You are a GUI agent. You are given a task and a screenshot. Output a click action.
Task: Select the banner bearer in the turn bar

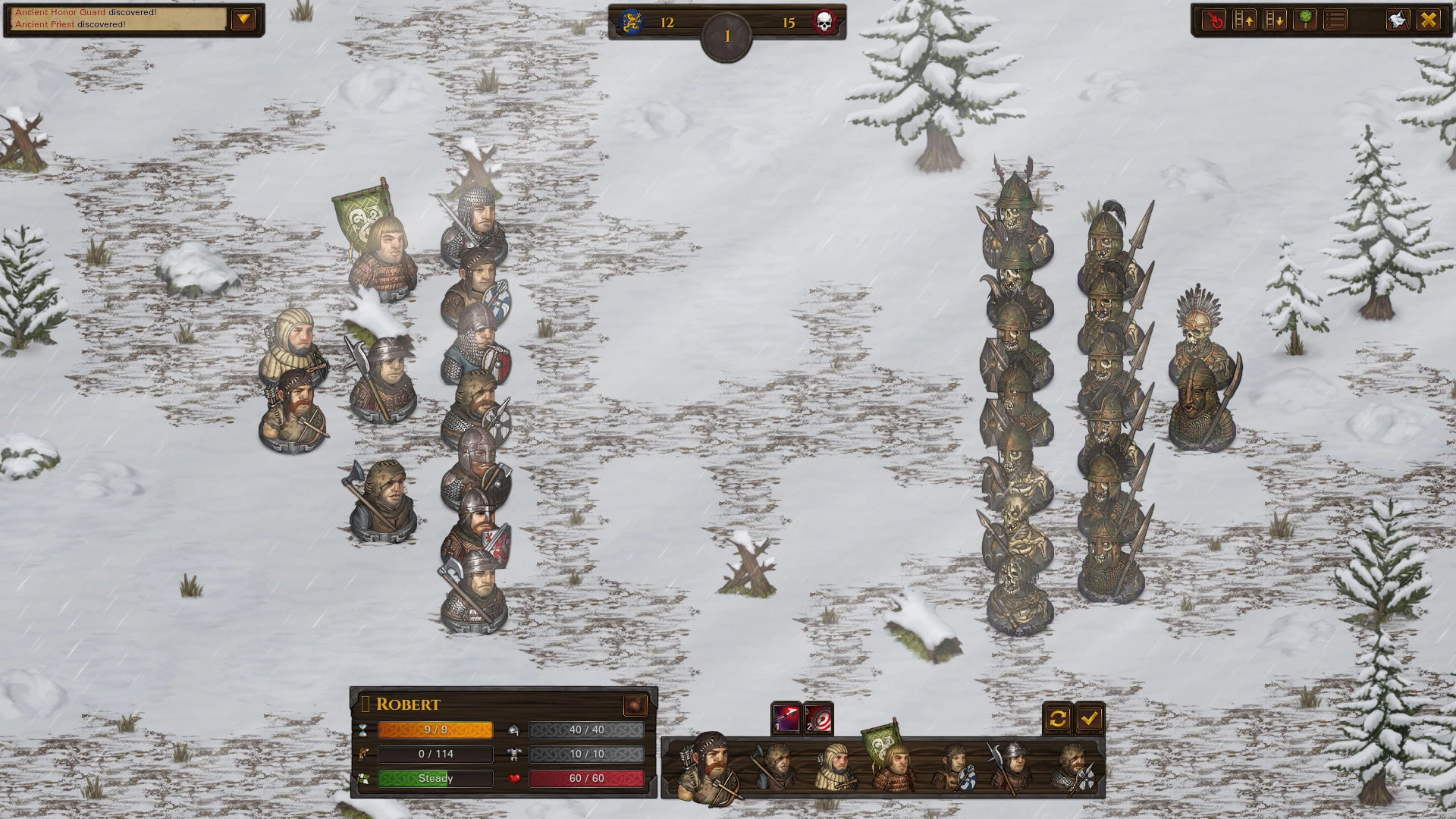click(x=891, y=764)
